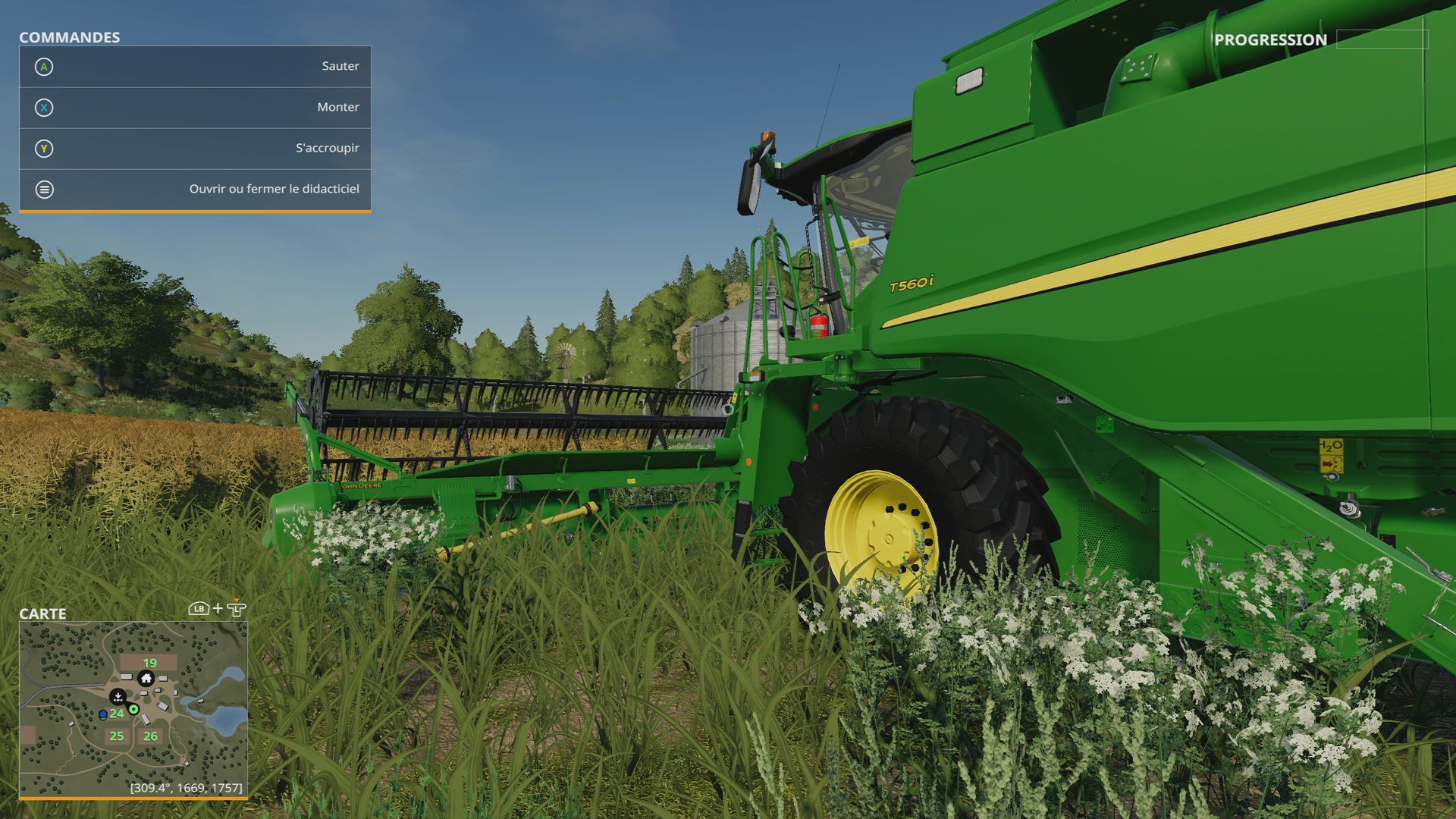
Task: Click the progress bar next to PROGRESSION
Action: point(1382,38)
